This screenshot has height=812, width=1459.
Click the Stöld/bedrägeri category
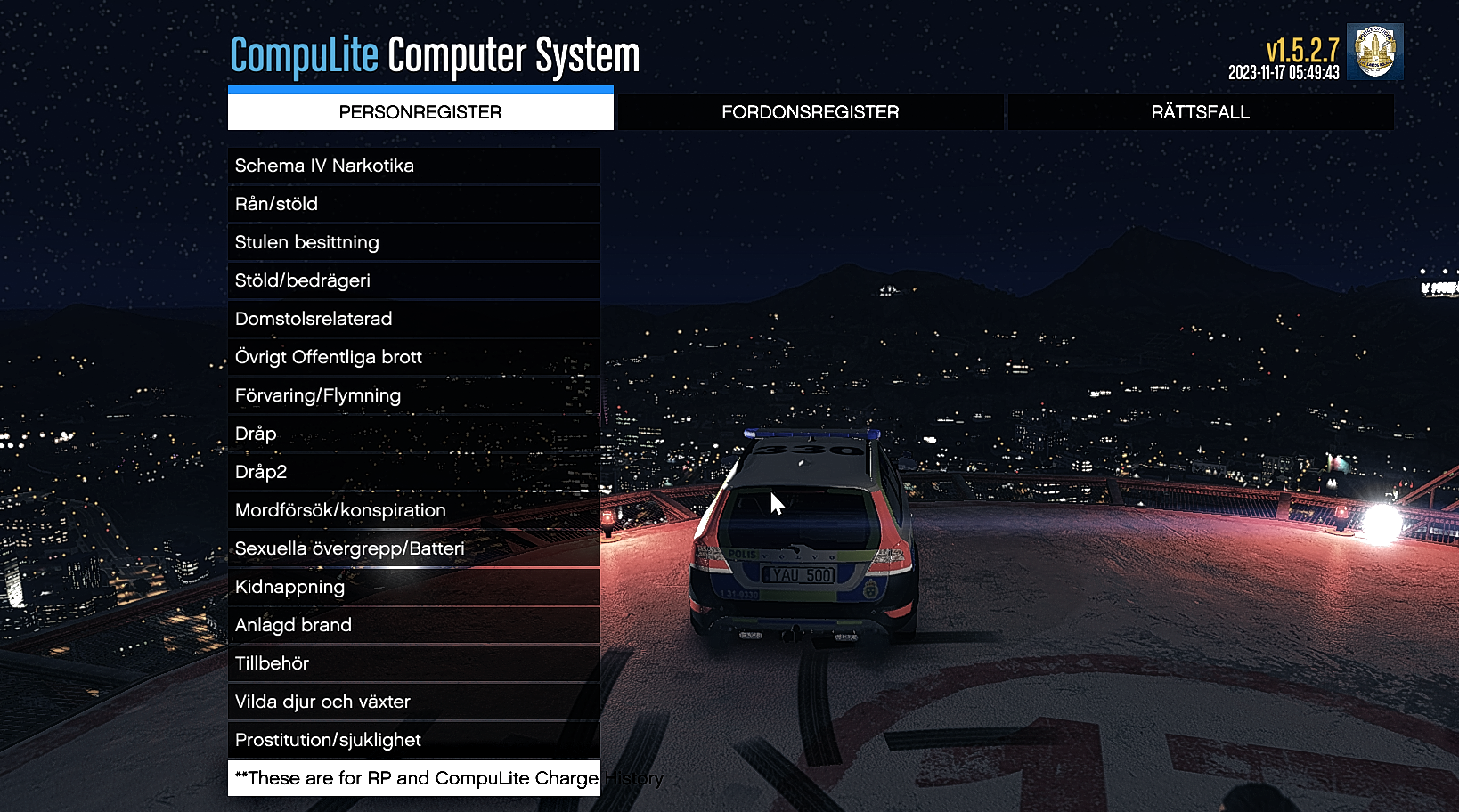(x=413, y=280)
